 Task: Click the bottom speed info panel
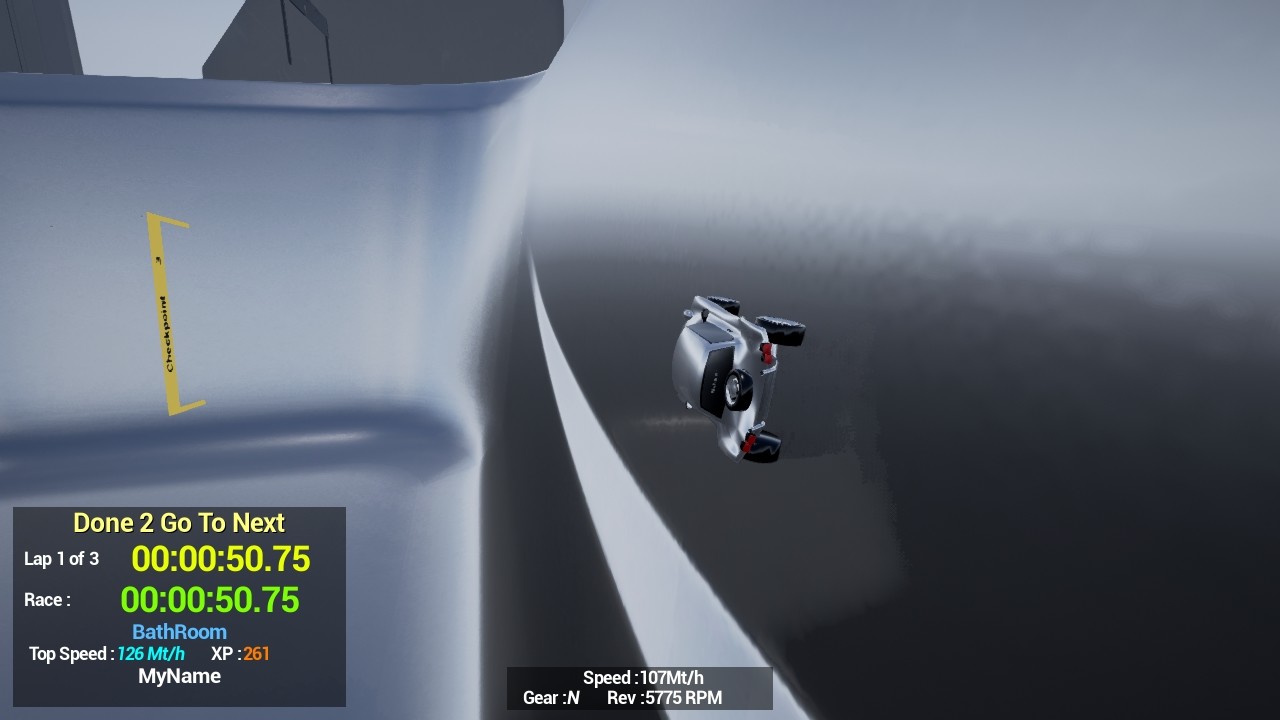click(640, 688)
